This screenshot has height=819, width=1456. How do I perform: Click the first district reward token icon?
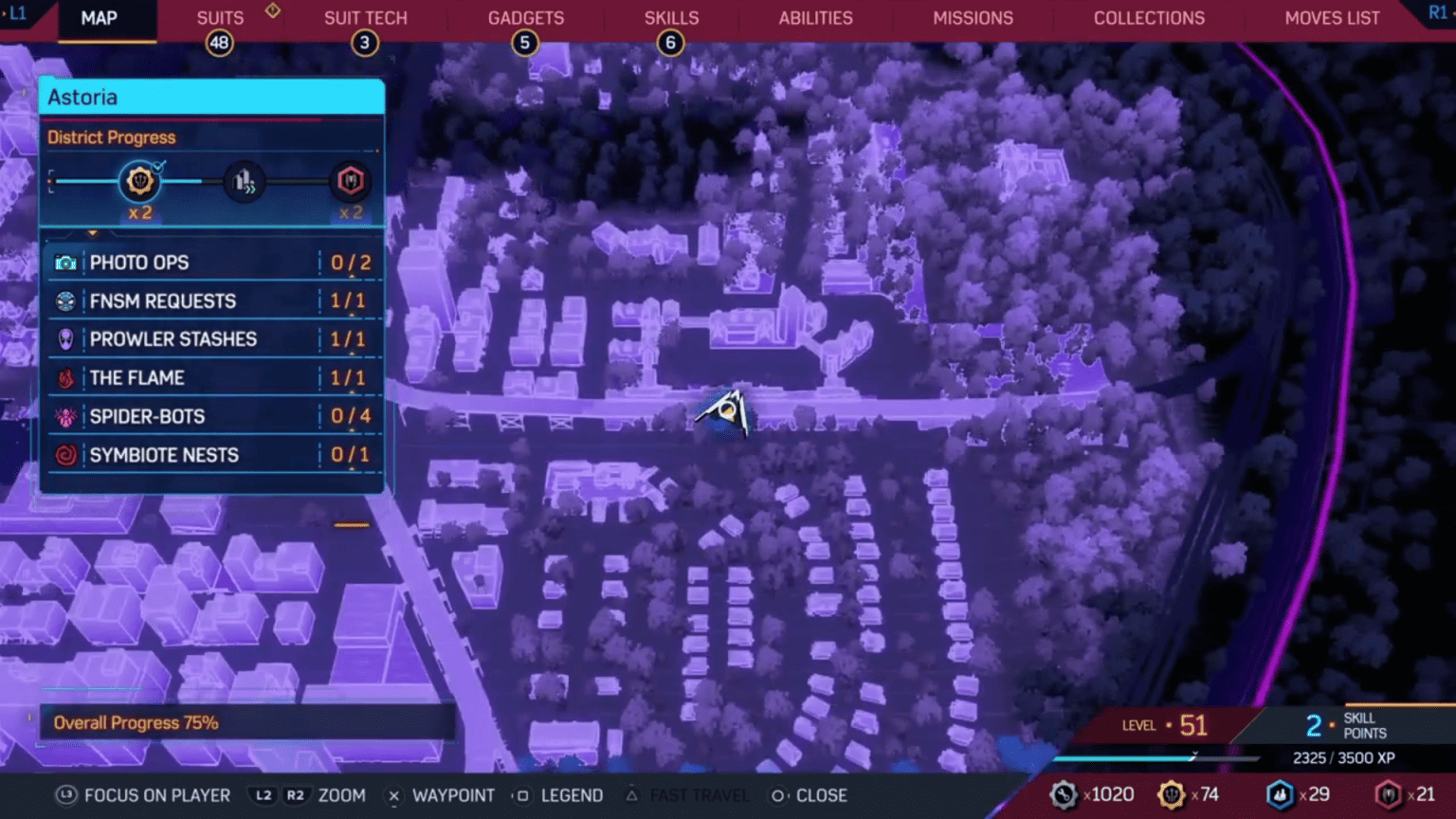click(x=139, y=181)
